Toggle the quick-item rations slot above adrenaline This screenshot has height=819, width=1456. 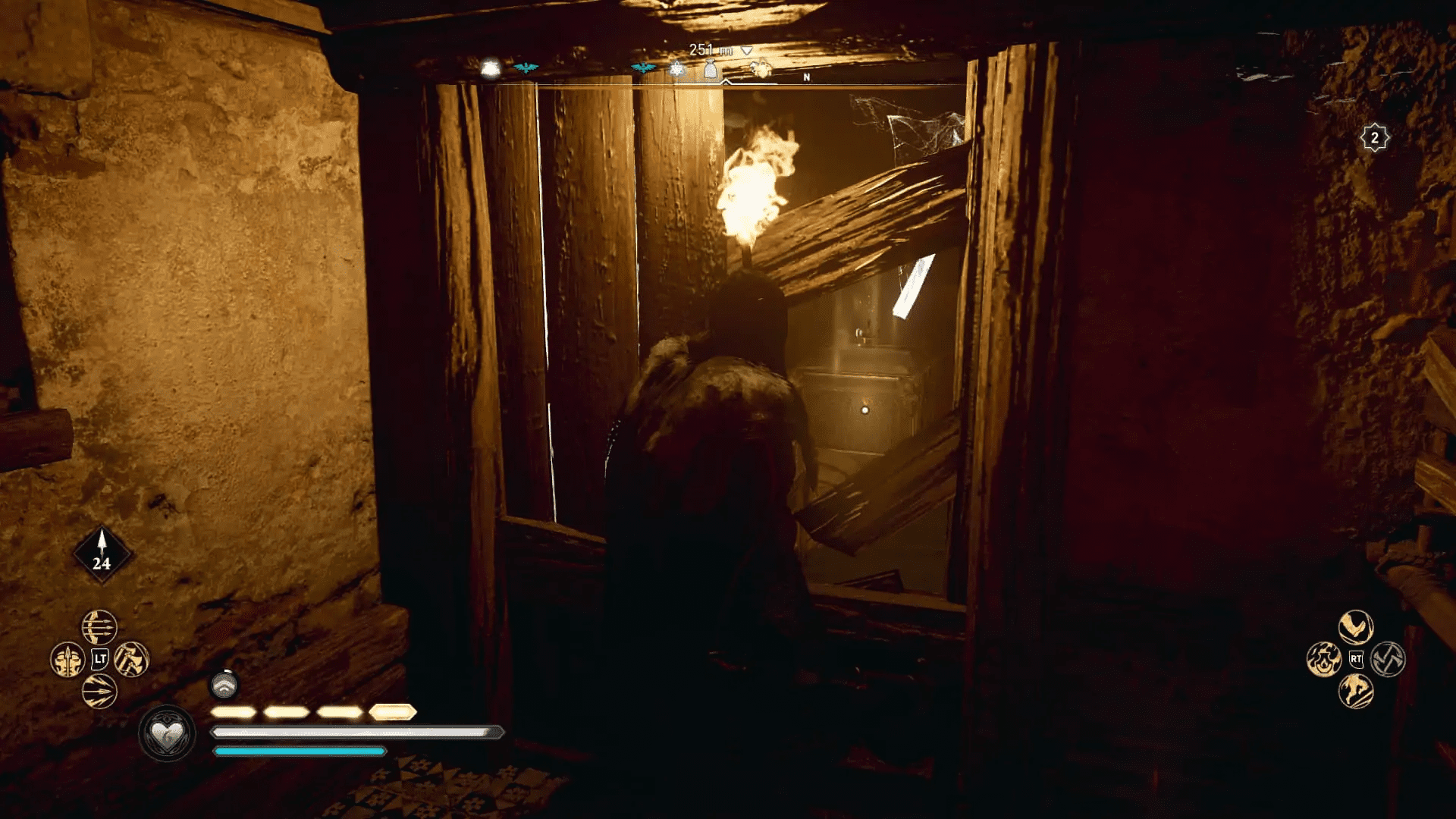pos(224,684)
